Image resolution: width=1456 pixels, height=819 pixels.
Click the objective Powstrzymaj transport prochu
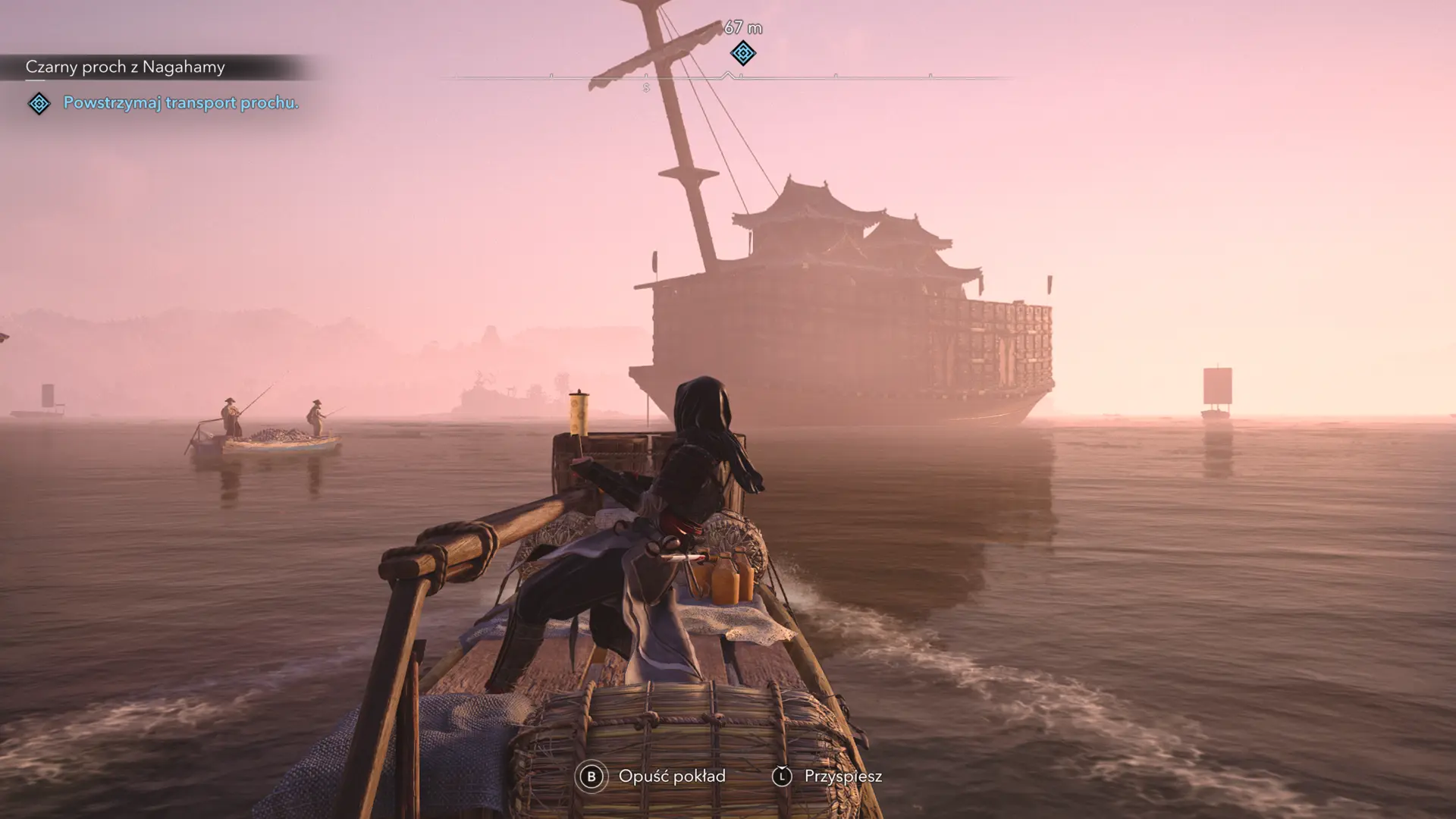pos(181,102)
